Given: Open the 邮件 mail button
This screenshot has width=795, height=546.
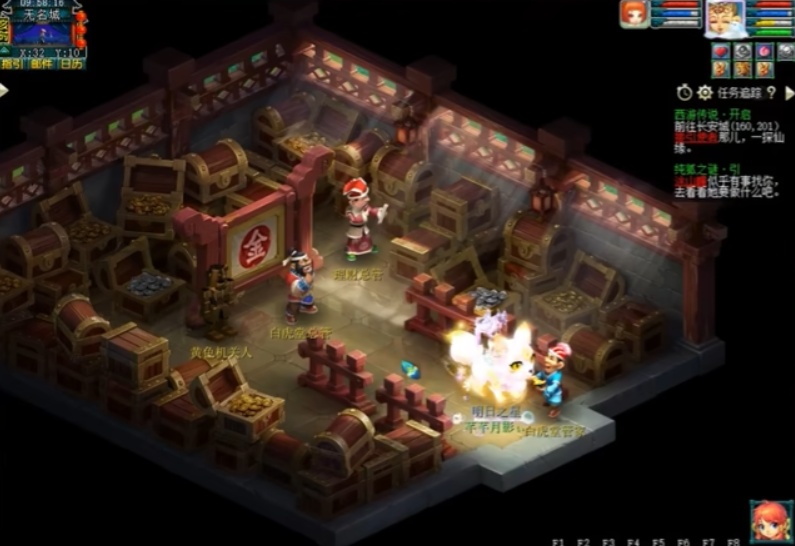Looking at the screenshot, I should (x=42, y=63).
